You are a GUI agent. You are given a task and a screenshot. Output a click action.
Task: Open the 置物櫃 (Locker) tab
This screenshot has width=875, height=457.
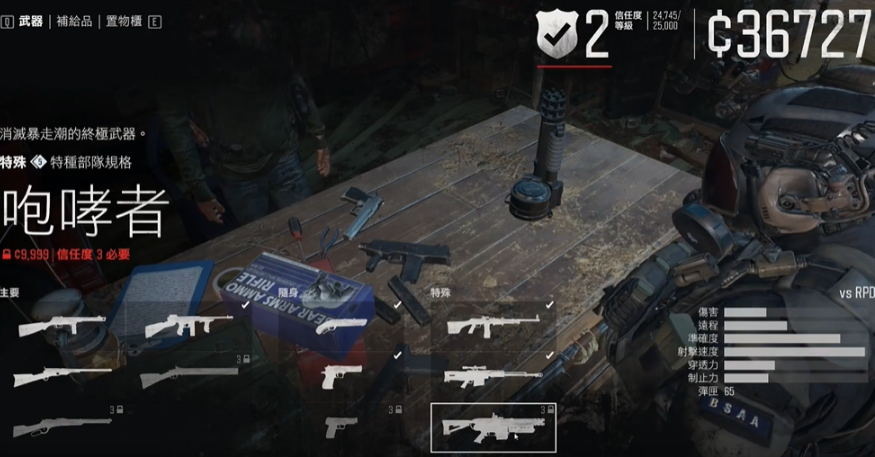point(124,20)
